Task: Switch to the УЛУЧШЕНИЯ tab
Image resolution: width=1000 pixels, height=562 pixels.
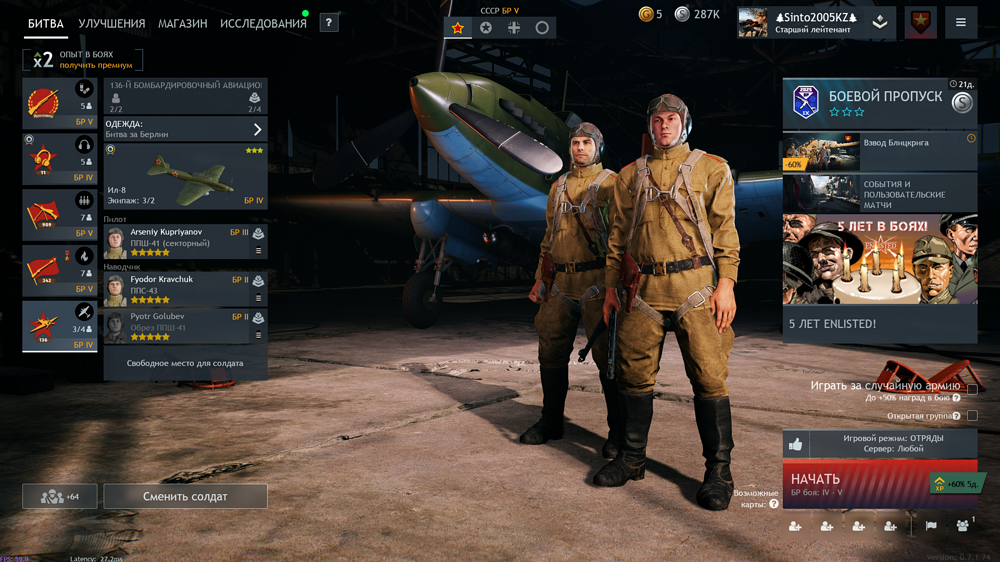Action: (112, 23)
